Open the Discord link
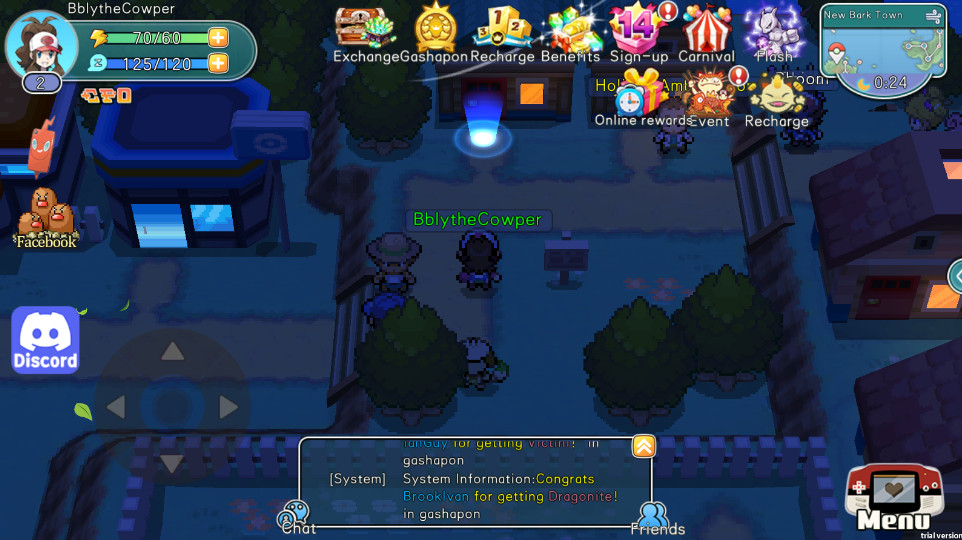Image resolution: width=962 pixels, height=540 pixels. 45,340
